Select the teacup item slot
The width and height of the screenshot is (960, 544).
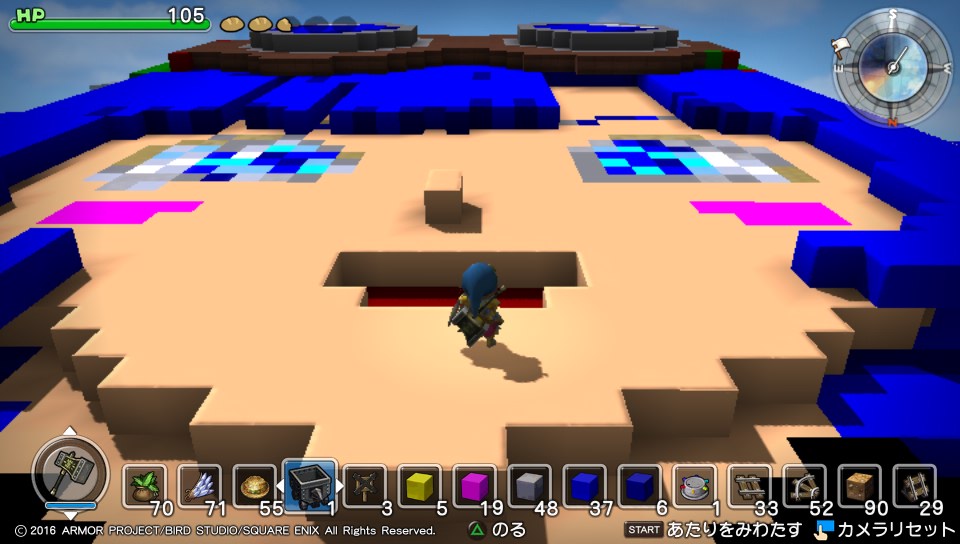click(x=694, y=487)
